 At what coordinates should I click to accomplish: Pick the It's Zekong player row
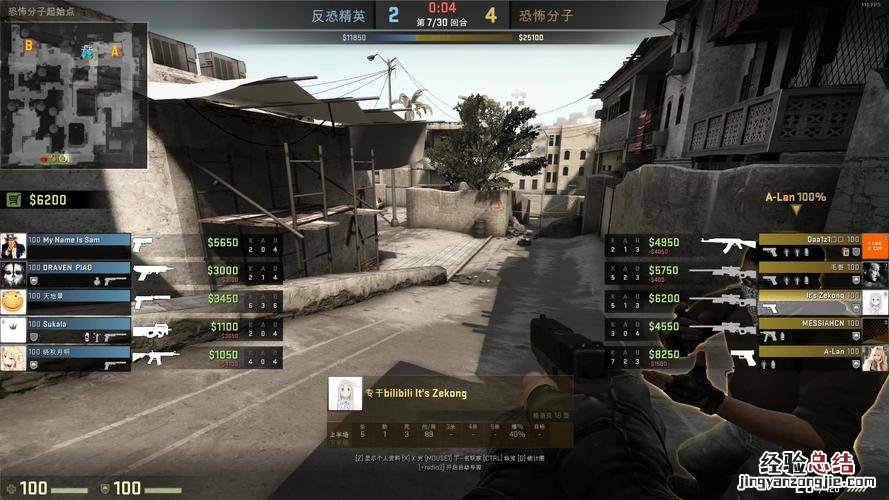click(808, 296)
